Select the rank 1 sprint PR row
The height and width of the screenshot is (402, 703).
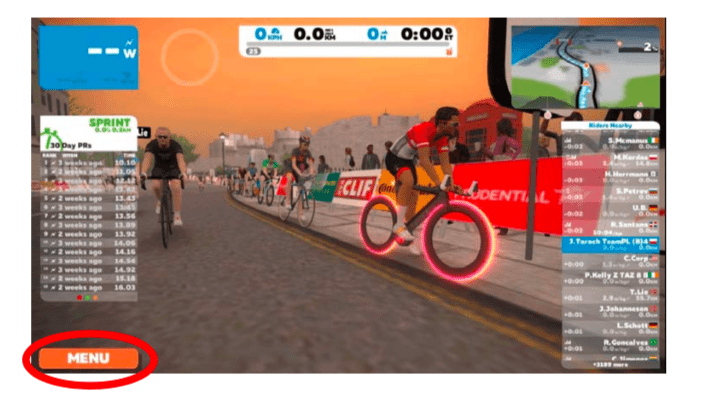(89, 161)
